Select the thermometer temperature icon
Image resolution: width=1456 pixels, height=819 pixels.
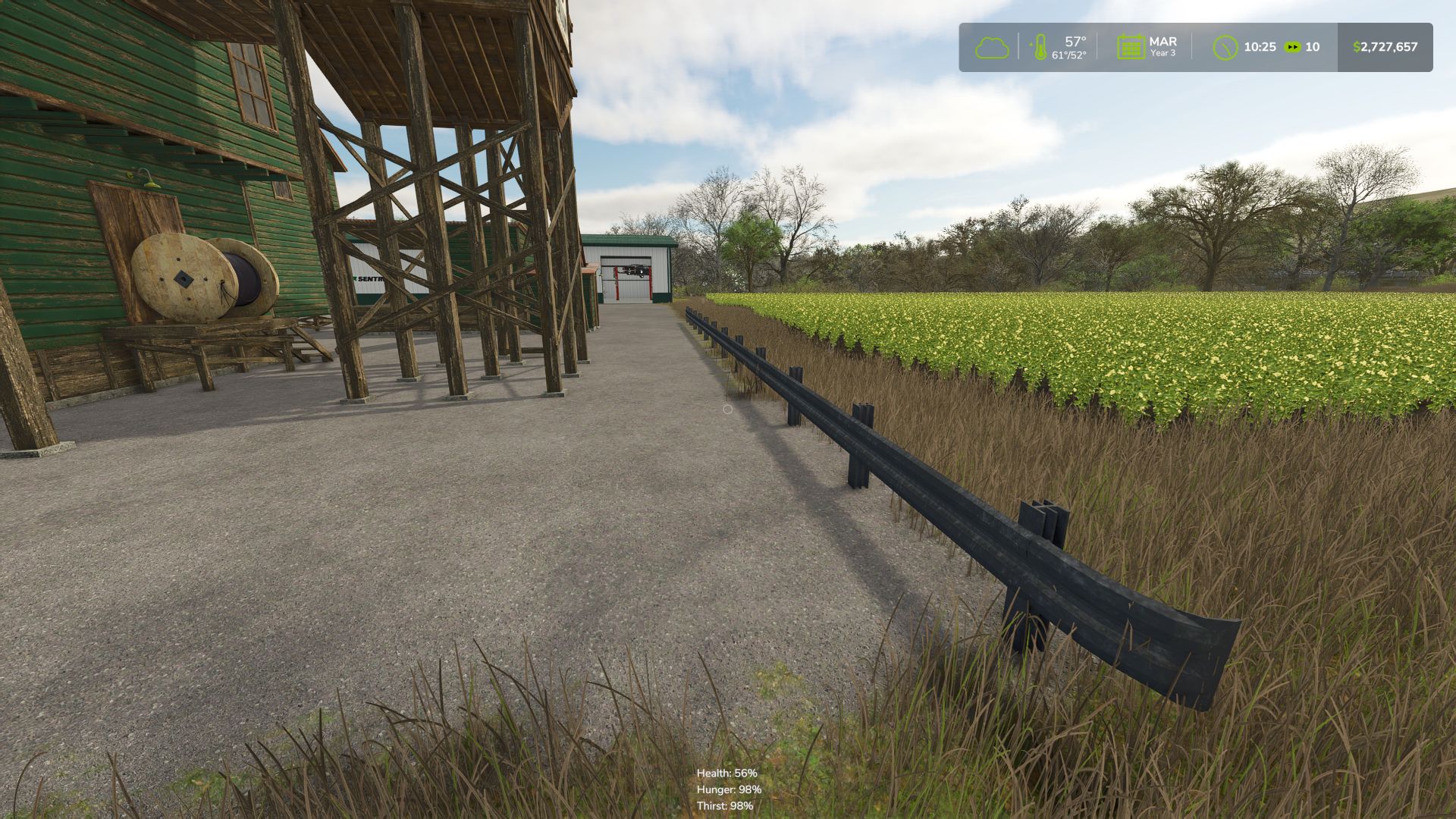pyautogui.click(x=1040, y=47)
